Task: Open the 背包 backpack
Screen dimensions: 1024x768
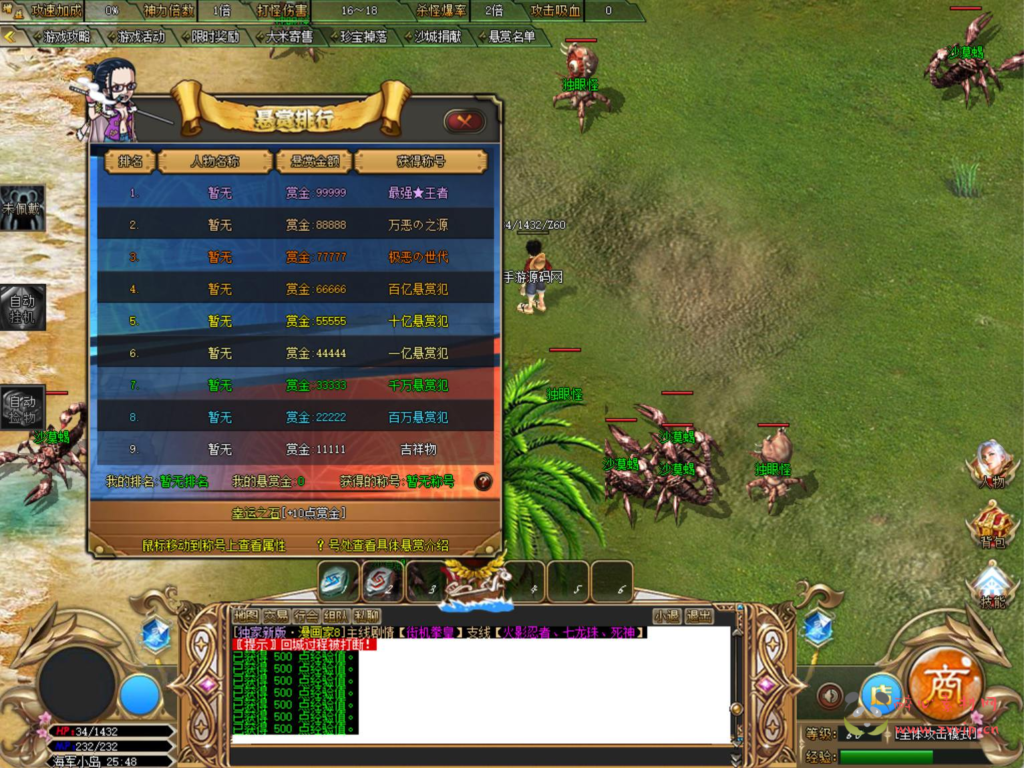Action: pos(991,524)
